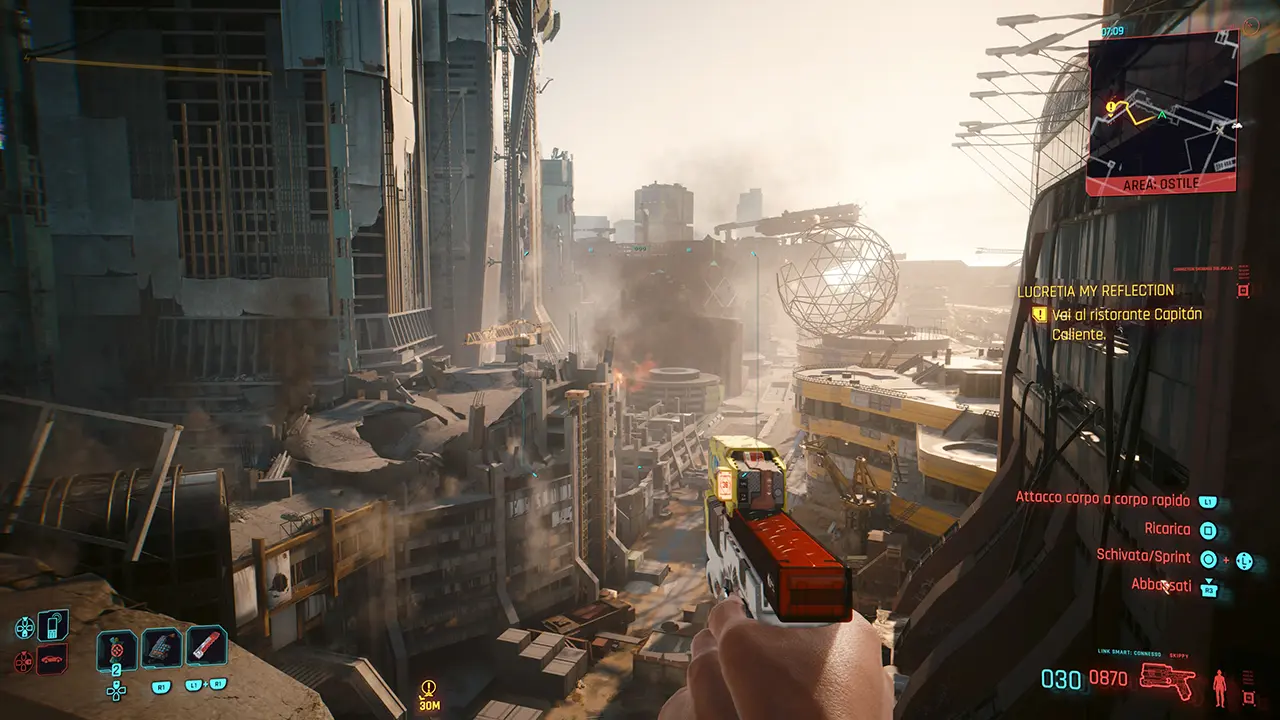Image resolution: width=1280 pixels, height=720 pixels.
Task: Click the cyan D-pad up indicator
Action: pos(24,627)
